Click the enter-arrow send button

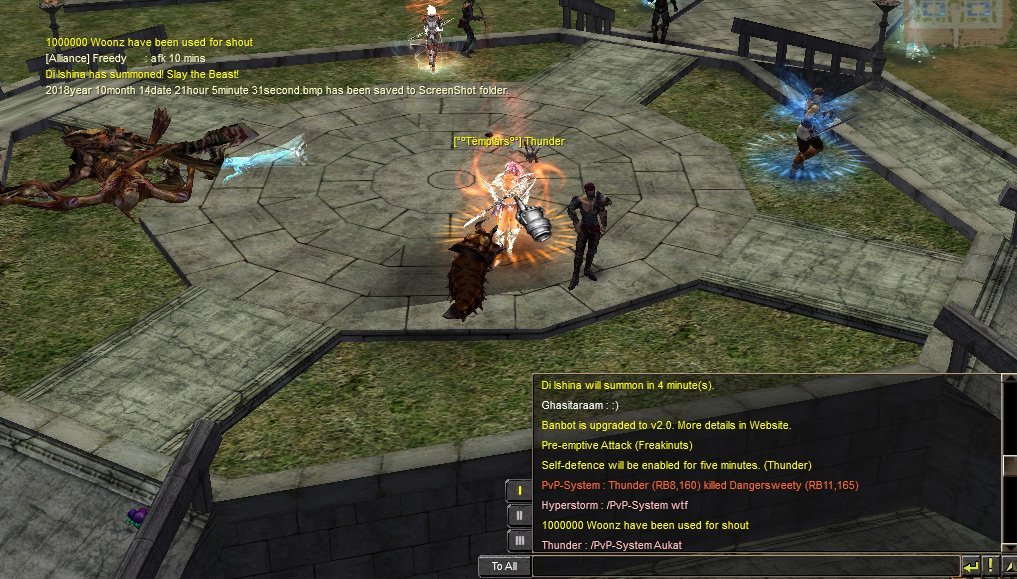(x=970, y=566)
